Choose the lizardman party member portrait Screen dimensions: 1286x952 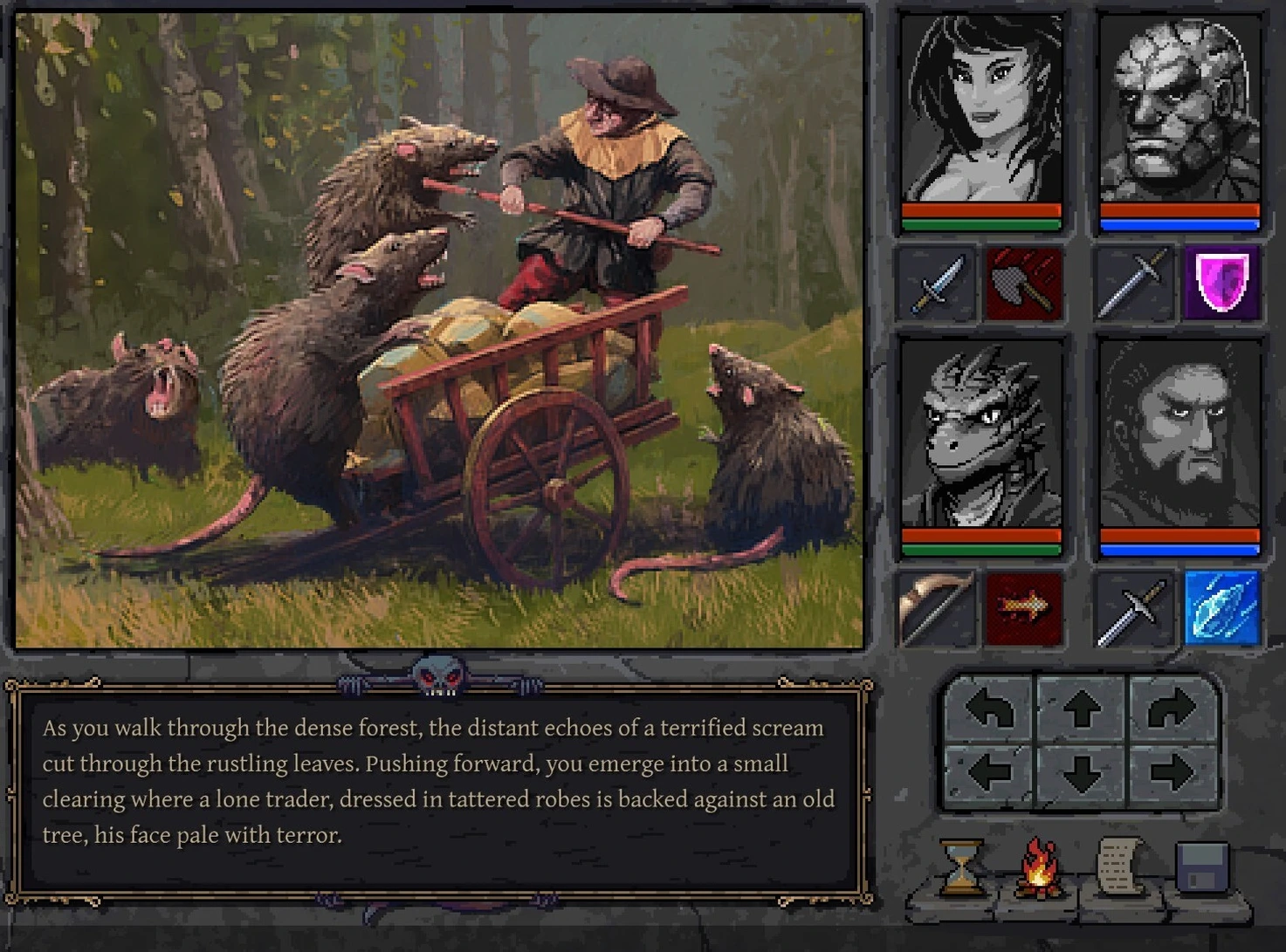coord(981,435)
